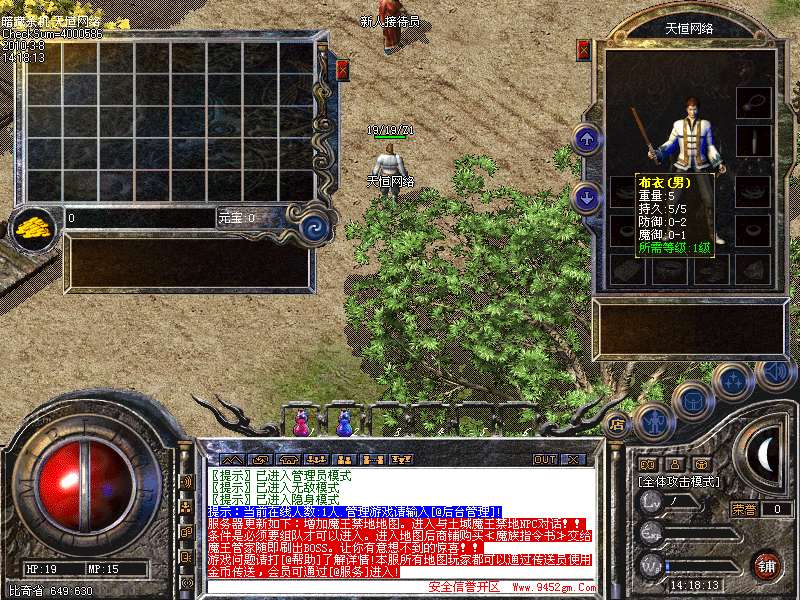Click the gold coins pile icon
800x600 pixels.
33,226
